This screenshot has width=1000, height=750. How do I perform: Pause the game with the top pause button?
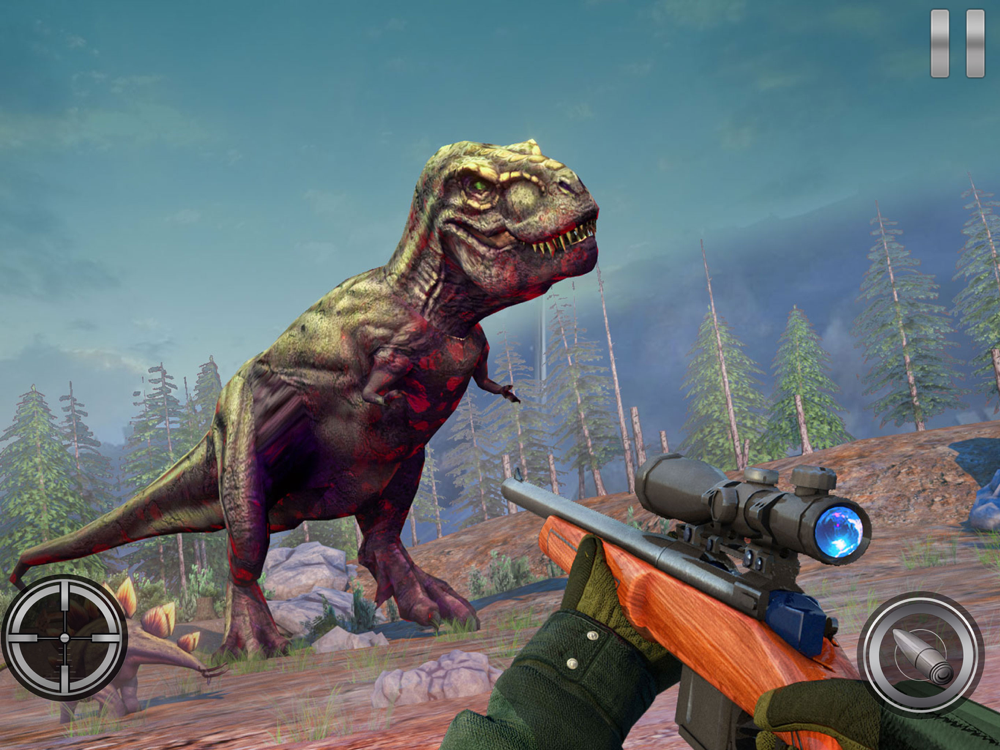tap(957, 44)
